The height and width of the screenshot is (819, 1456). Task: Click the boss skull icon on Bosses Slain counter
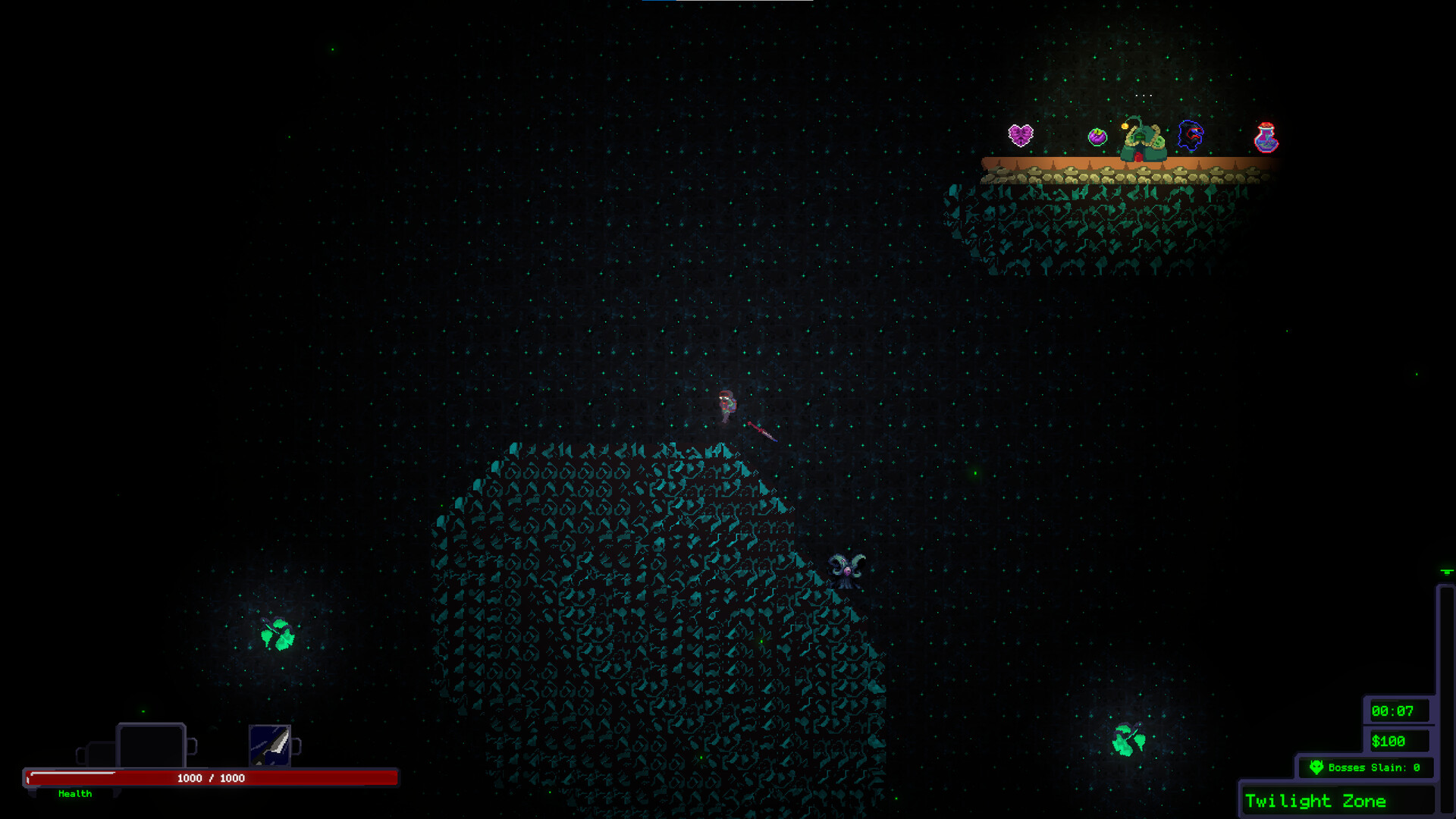click(1317, 767)
